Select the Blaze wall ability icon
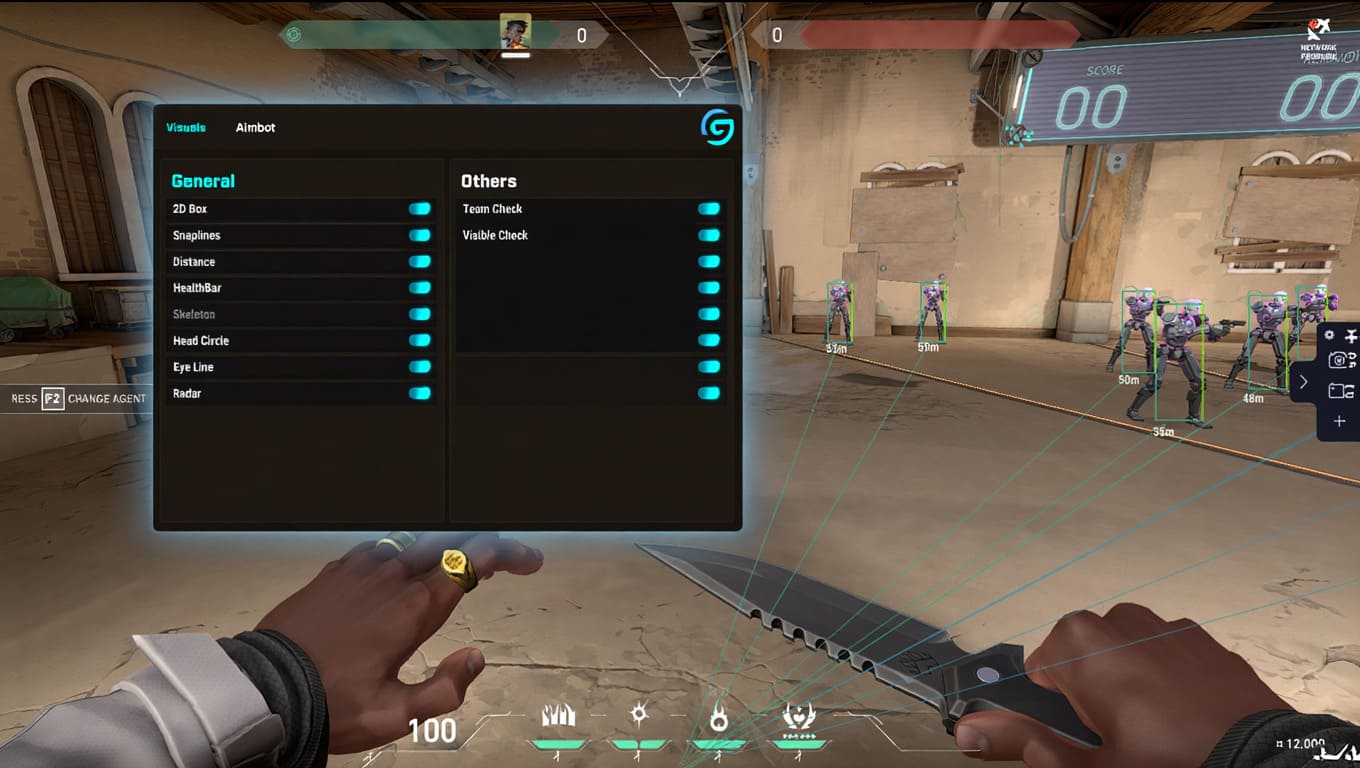The image size is (1360, 768). [558, 714]
